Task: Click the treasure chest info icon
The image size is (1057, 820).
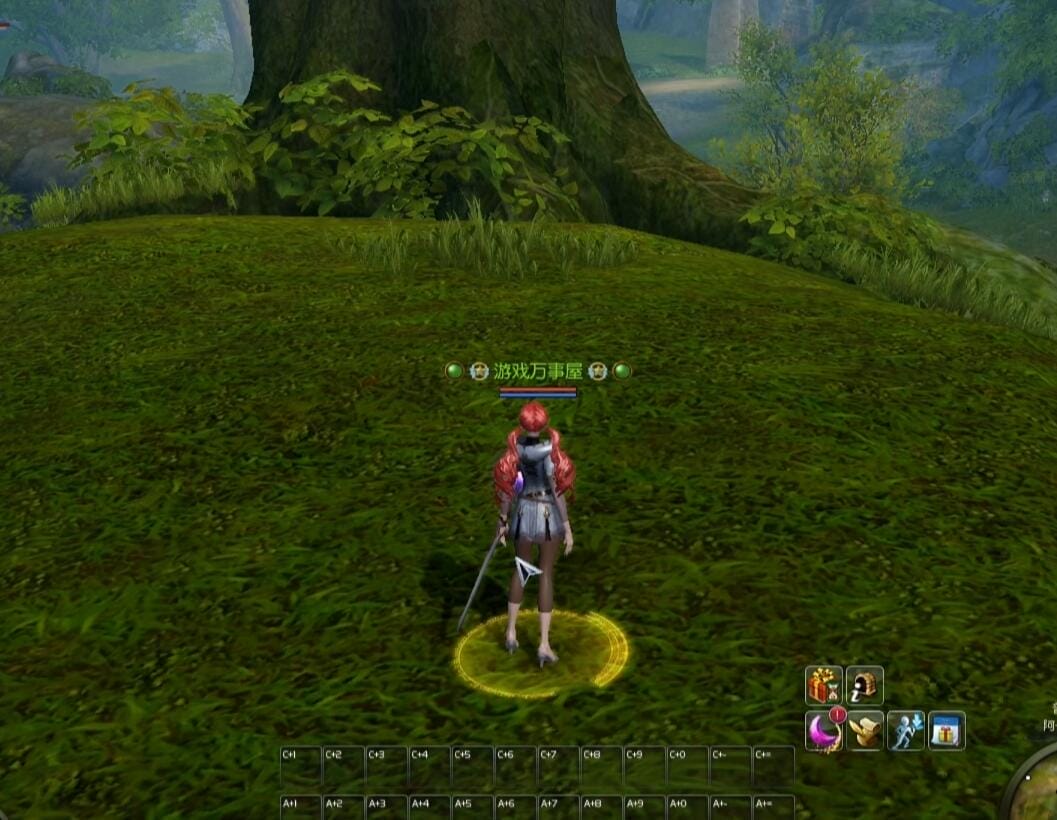Action: point(865,686)
